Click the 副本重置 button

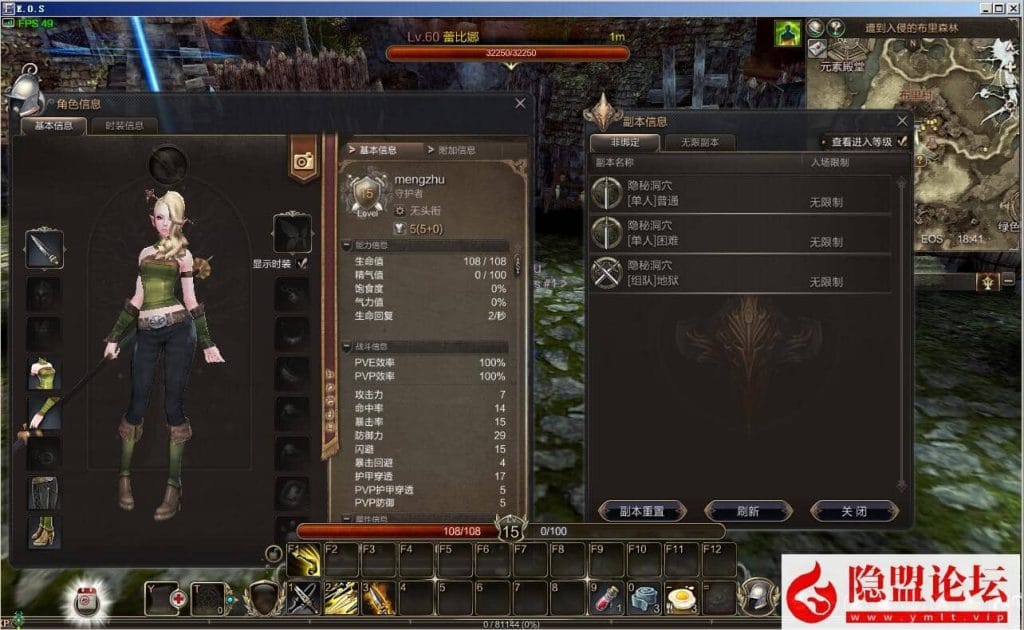(x=644, y=511)
